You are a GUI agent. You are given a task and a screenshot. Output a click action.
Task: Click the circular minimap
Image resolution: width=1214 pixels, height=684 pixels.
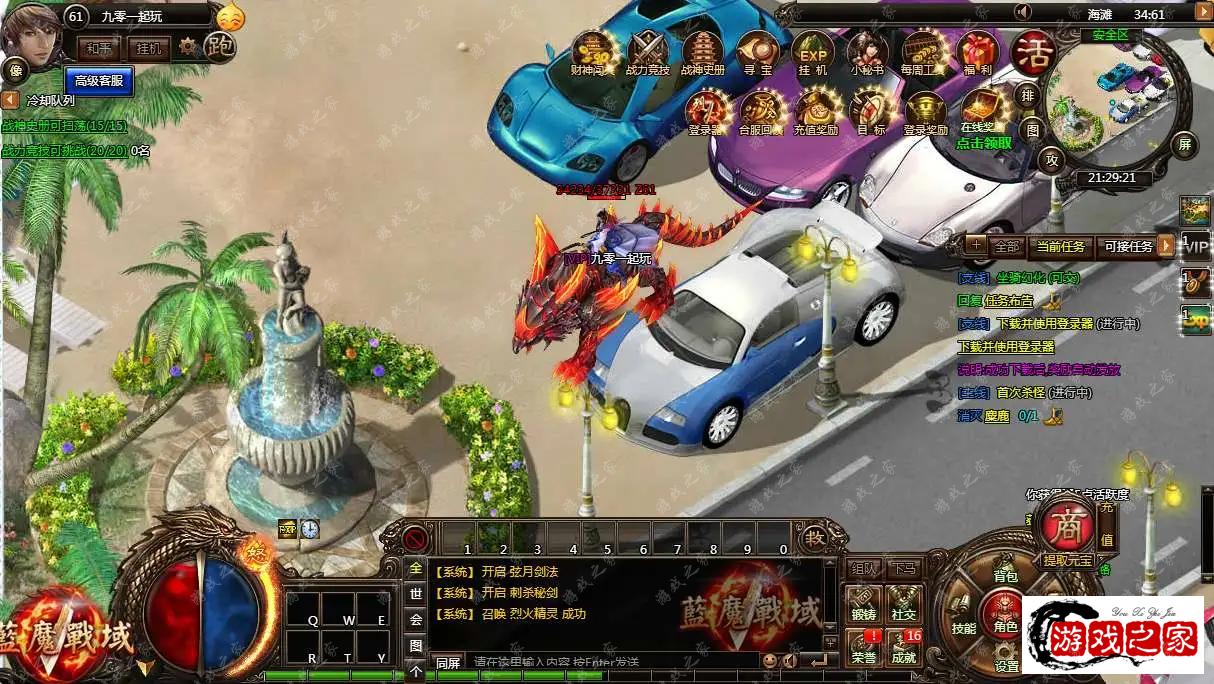[1112, 105]
